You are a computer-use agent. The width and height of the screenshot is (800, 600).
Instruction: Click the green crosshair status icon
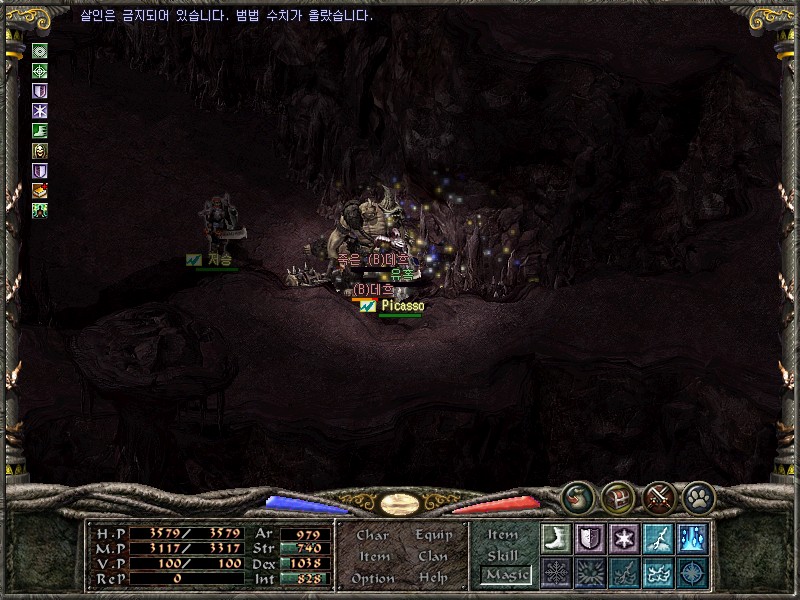tap(40, 71)
